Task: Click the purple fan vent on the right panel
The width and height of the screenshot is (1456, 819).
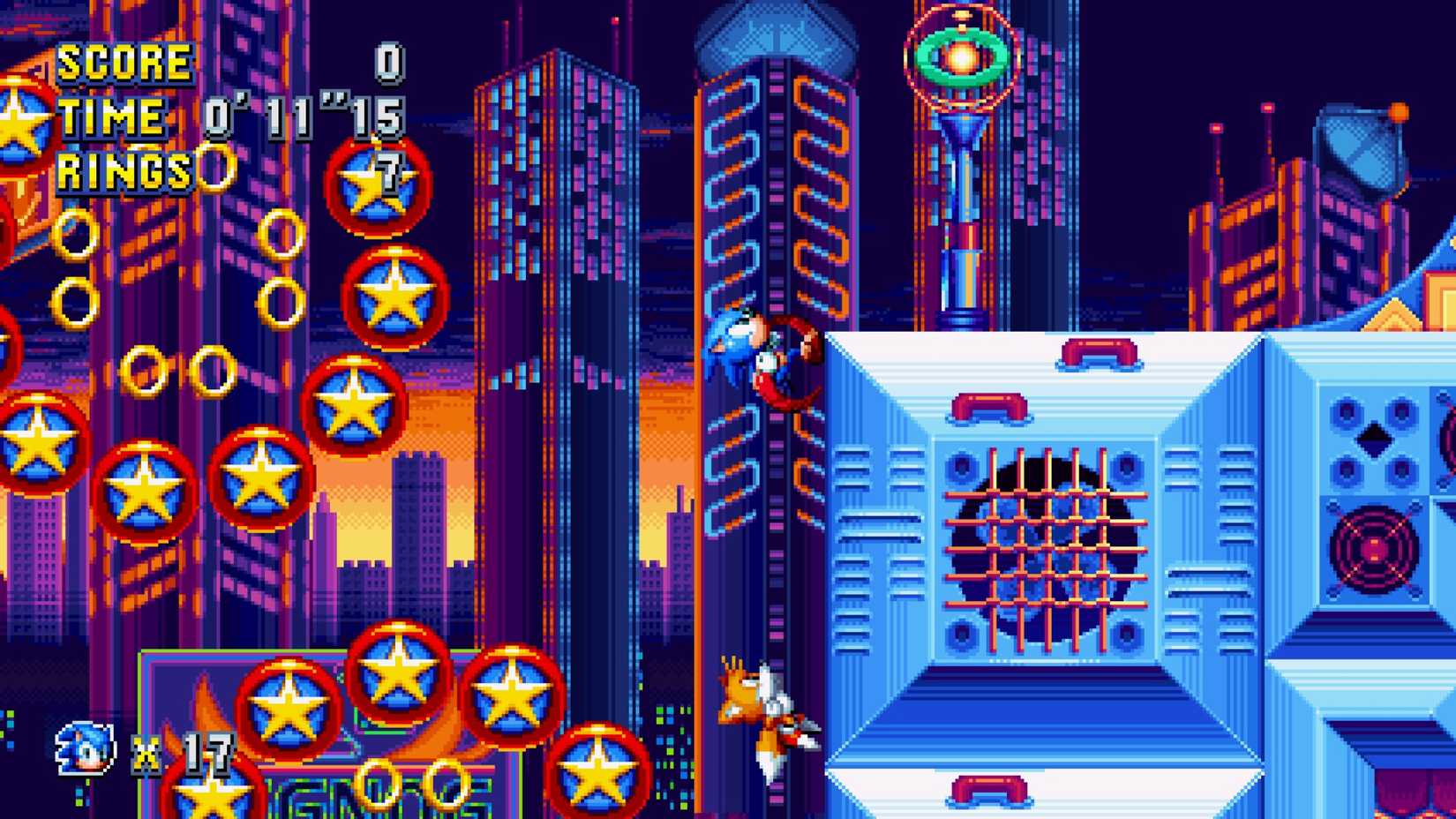Action: click(1375, 550)
